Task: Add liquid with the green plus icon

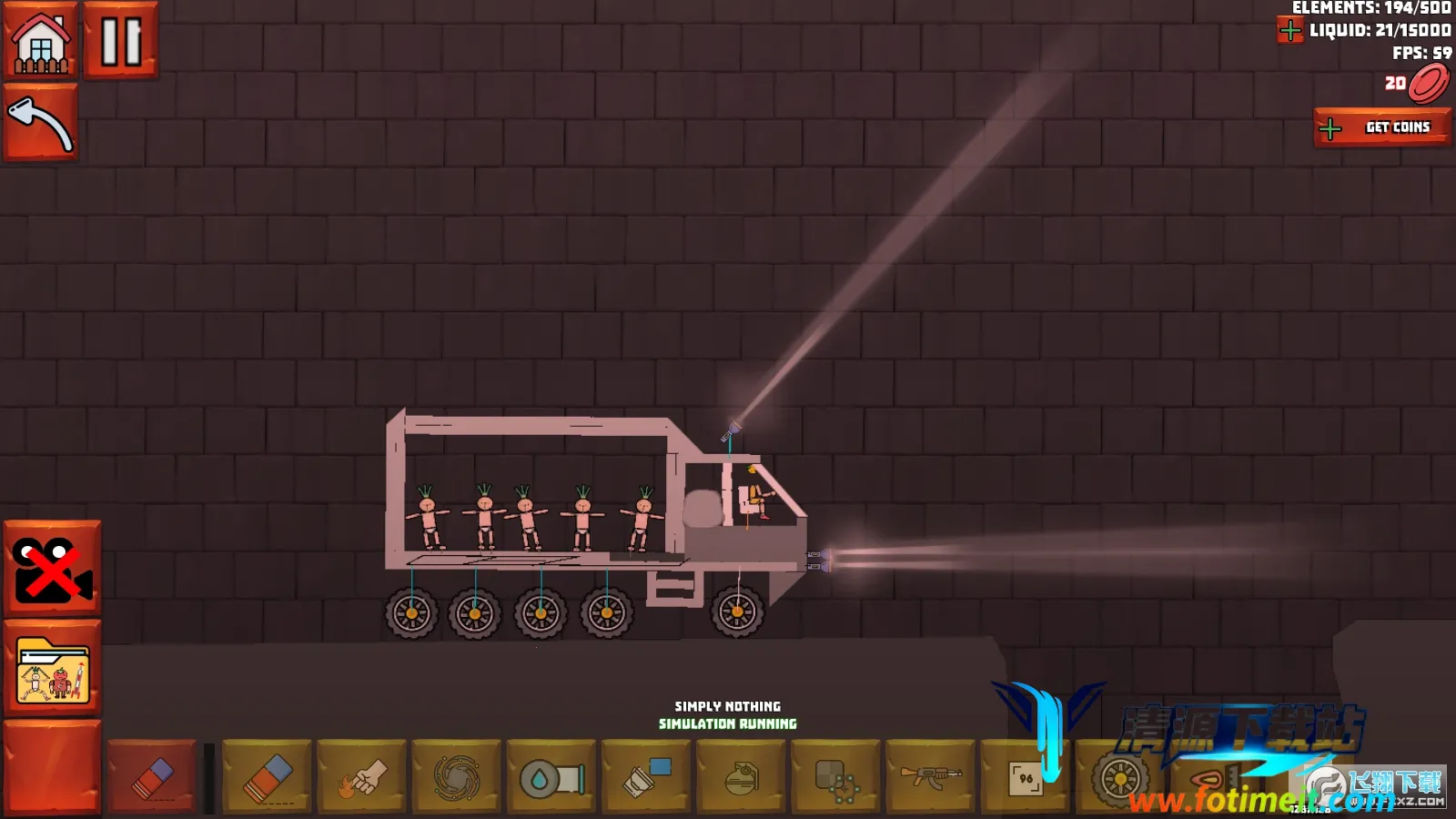Action: (x=1290, y=31)
